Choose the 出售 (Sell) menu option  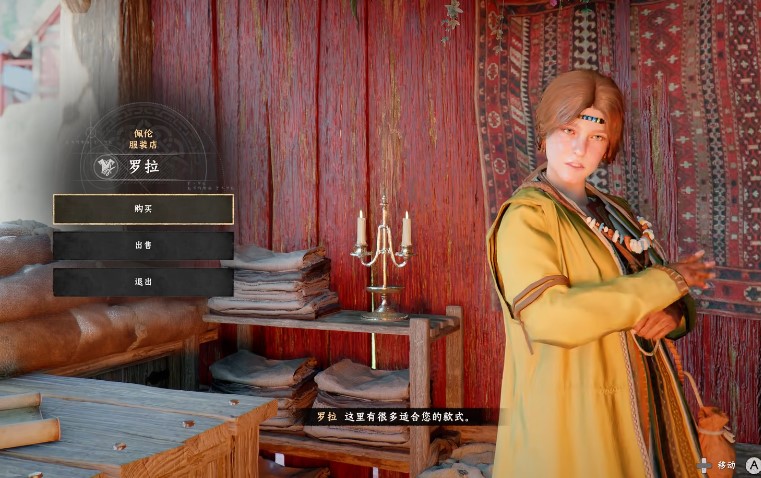143,246
